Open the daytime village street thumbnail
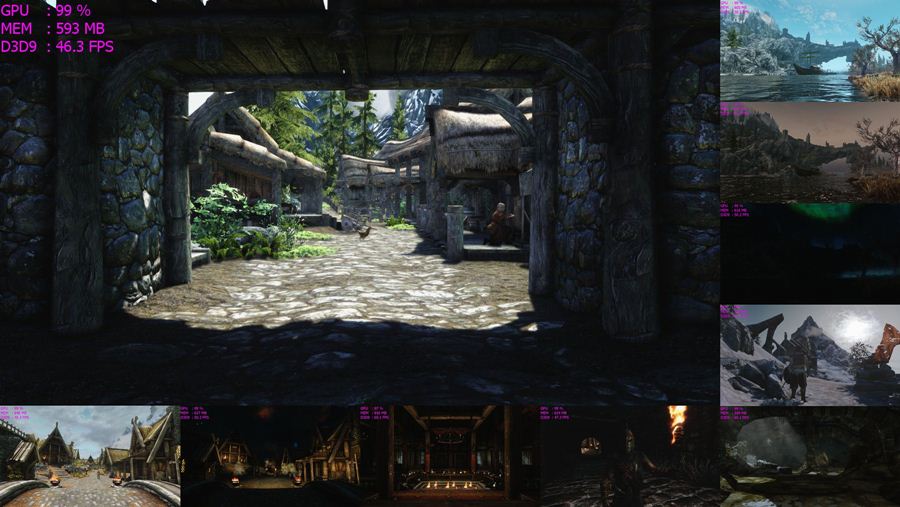The image size is (900, 507). (x=90, y=455)
